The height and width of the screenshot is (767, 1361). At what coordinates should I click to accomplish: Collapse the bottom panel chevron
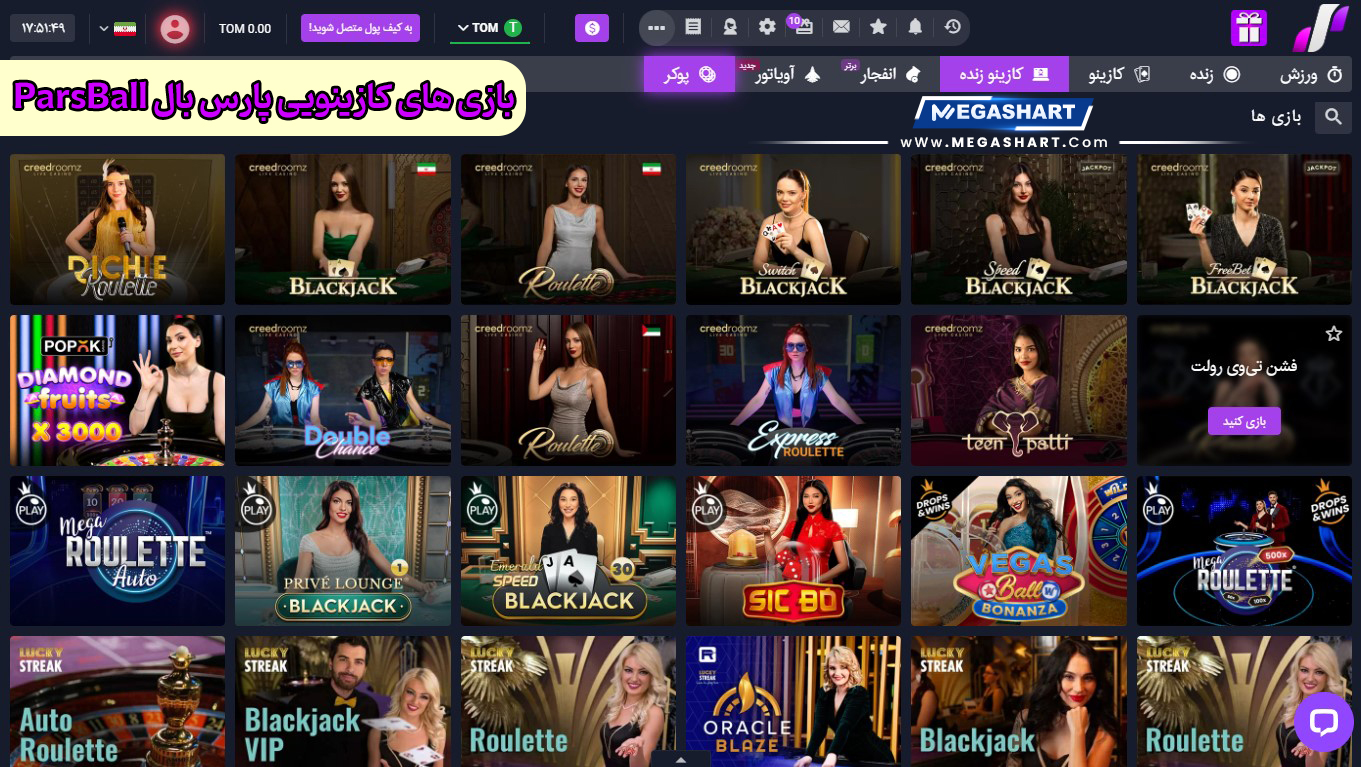pos(681,760)
